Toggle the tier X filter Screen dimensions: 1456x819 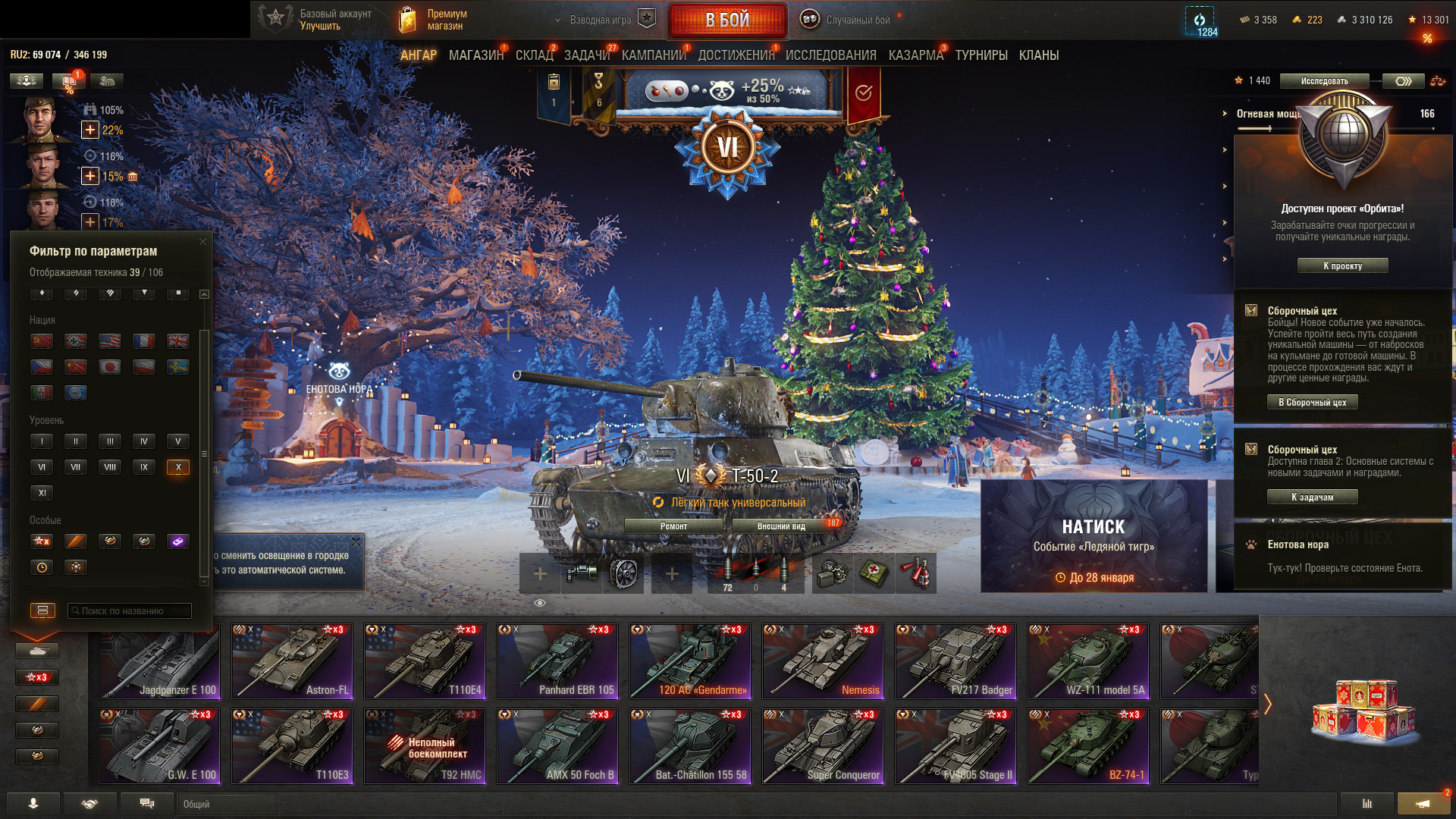(177, 467)
